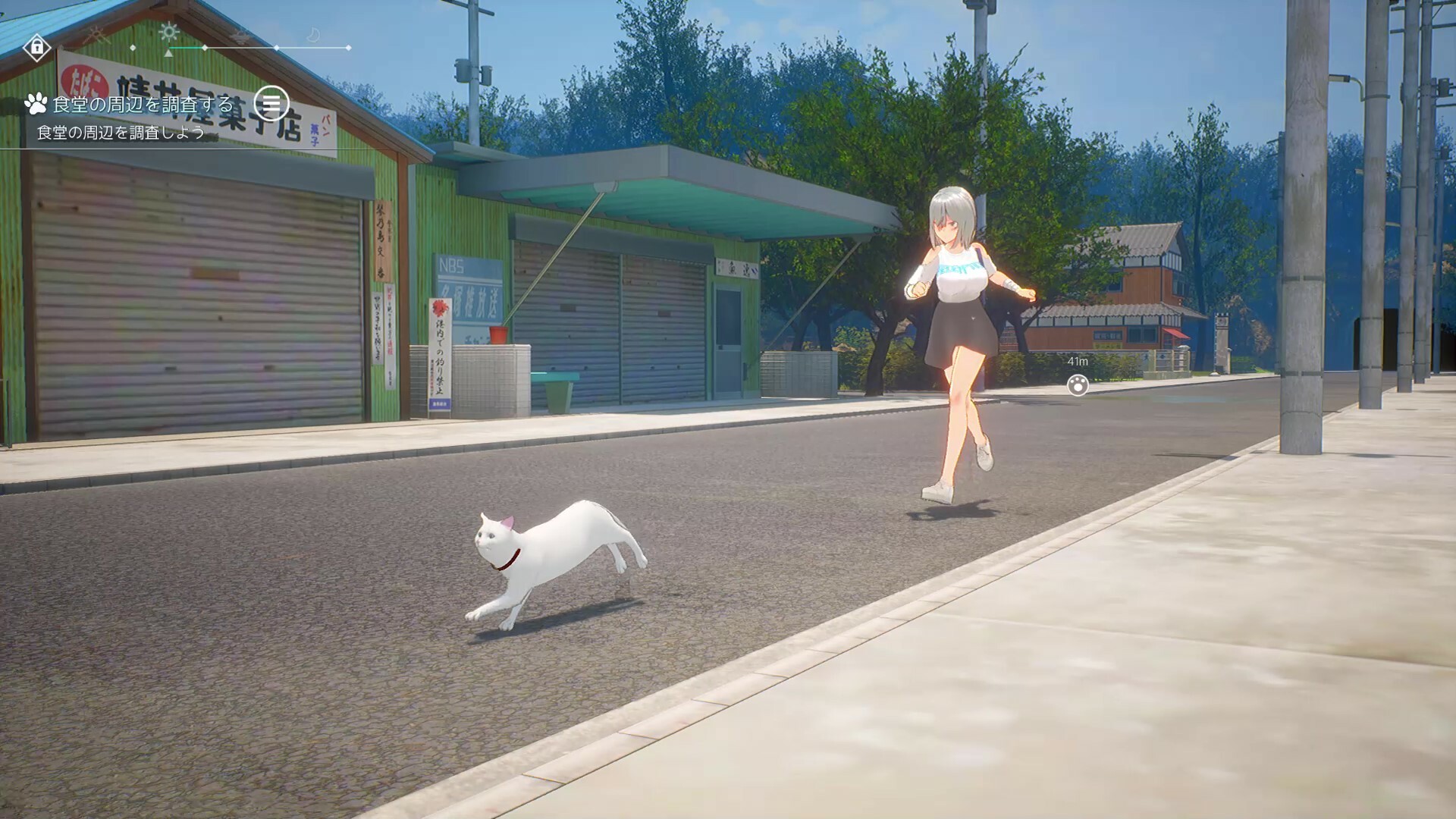
Task: Select the leftmost storm weather icon
Action: click(x=97, y=35)
